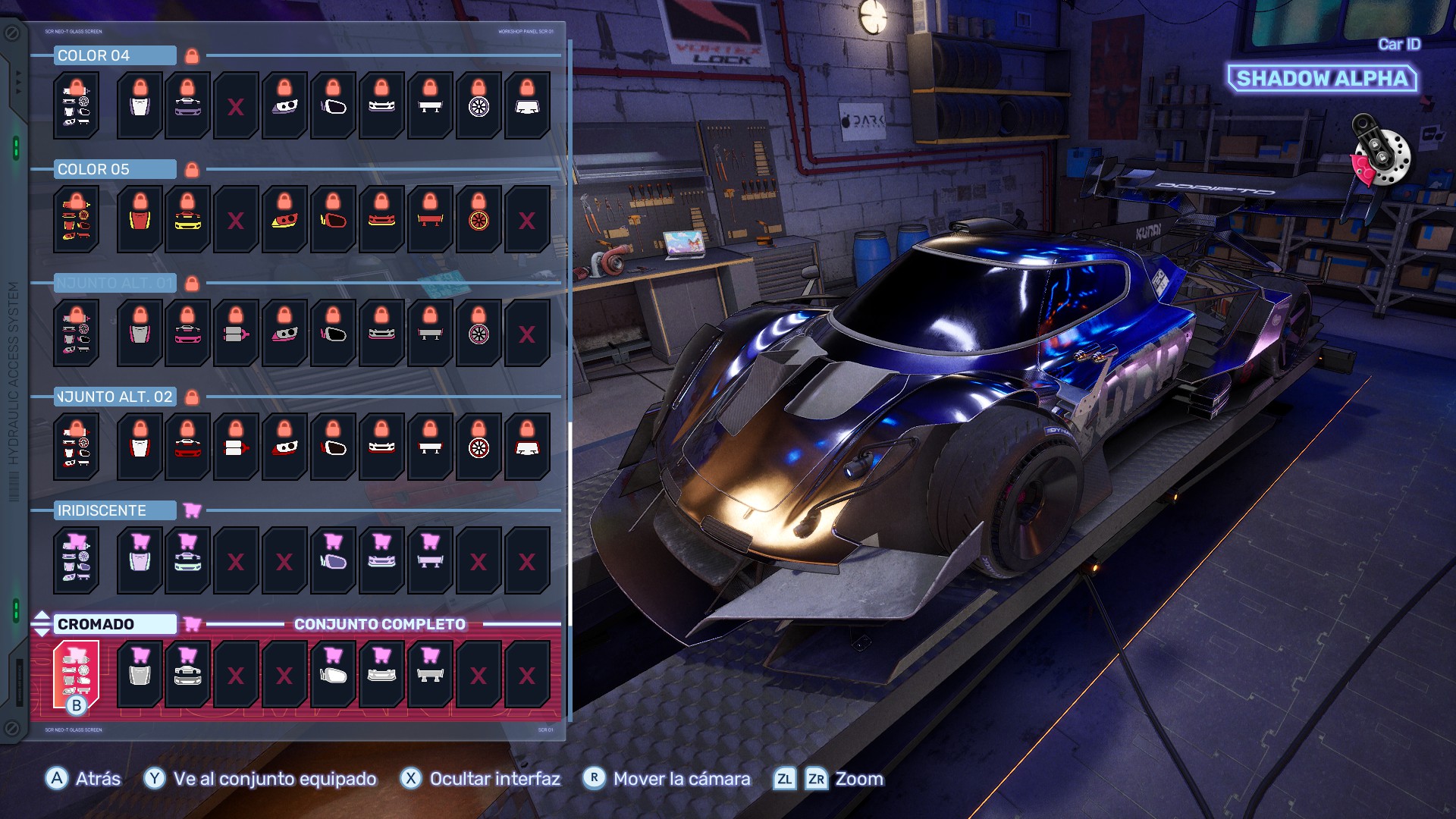Choose the COLOR 05 yellow car body slot
Image resolution: width=1456 pixels, height=819 pixels.
pyautogui.click(x=187, y=219)
